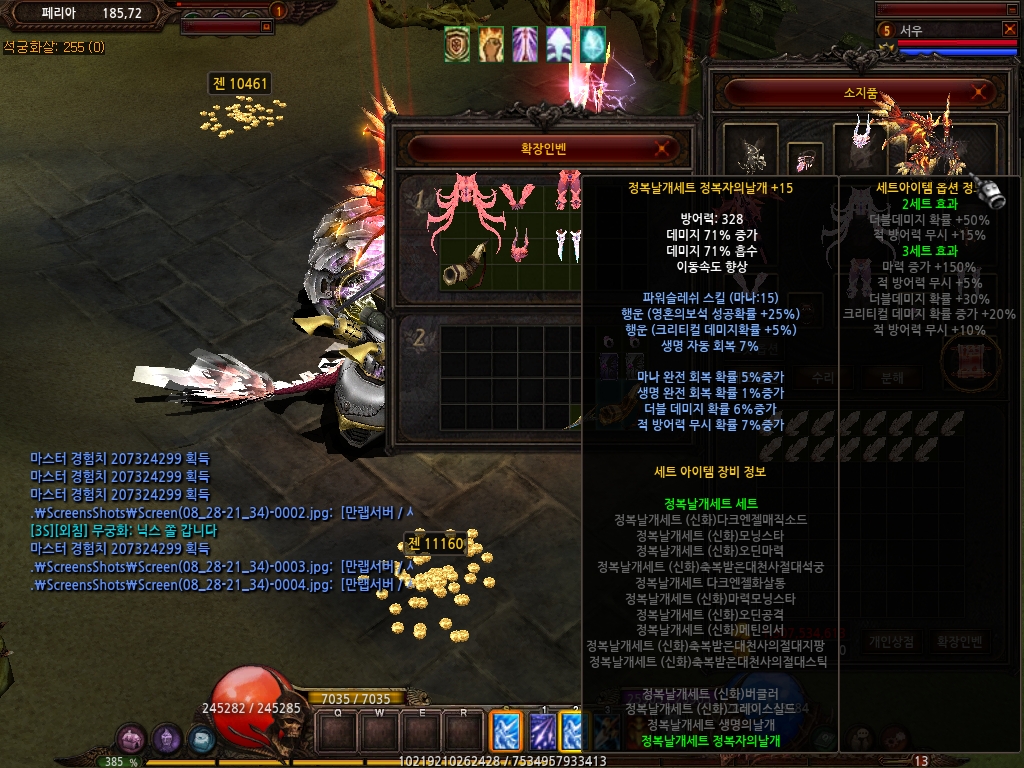Click the 수리 repair button
The height and width of the screenshot is (768, 1024).
point(822,378)
